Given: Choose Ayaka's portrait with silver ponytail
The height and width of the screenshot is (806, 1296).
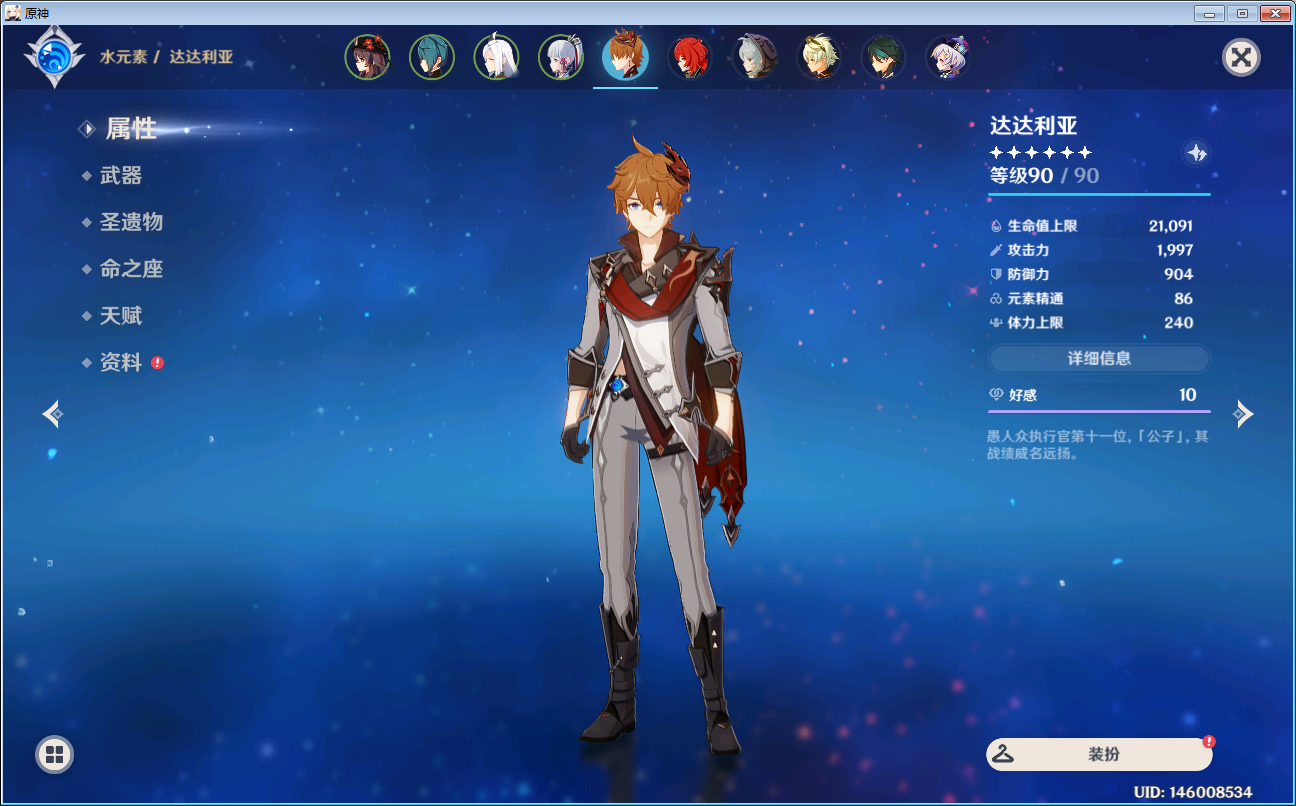Looking at the screenshot, I should click(x=561, y=58).
